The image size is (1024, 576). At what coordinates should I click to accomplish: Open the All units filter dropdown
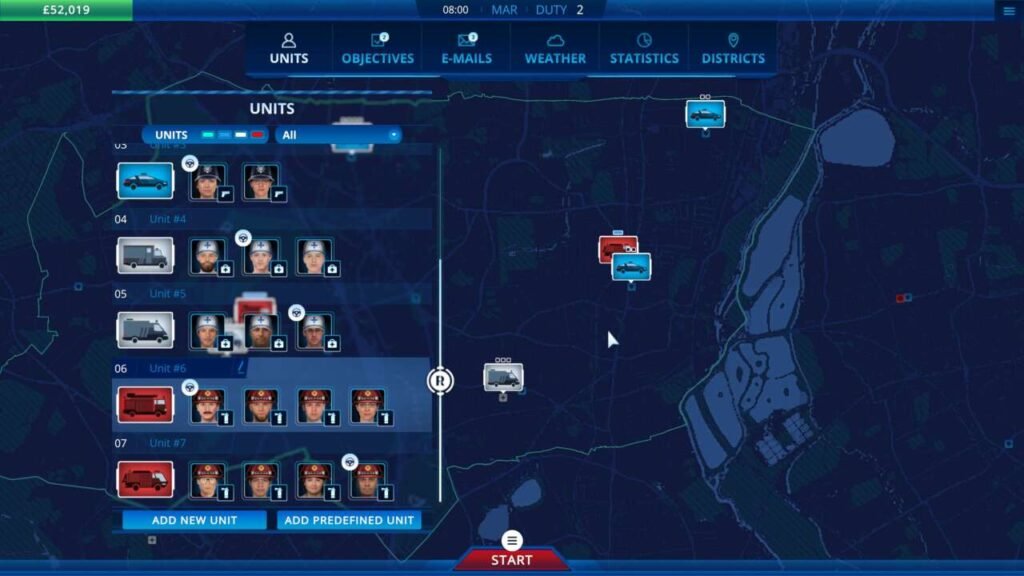coord(339,135)
